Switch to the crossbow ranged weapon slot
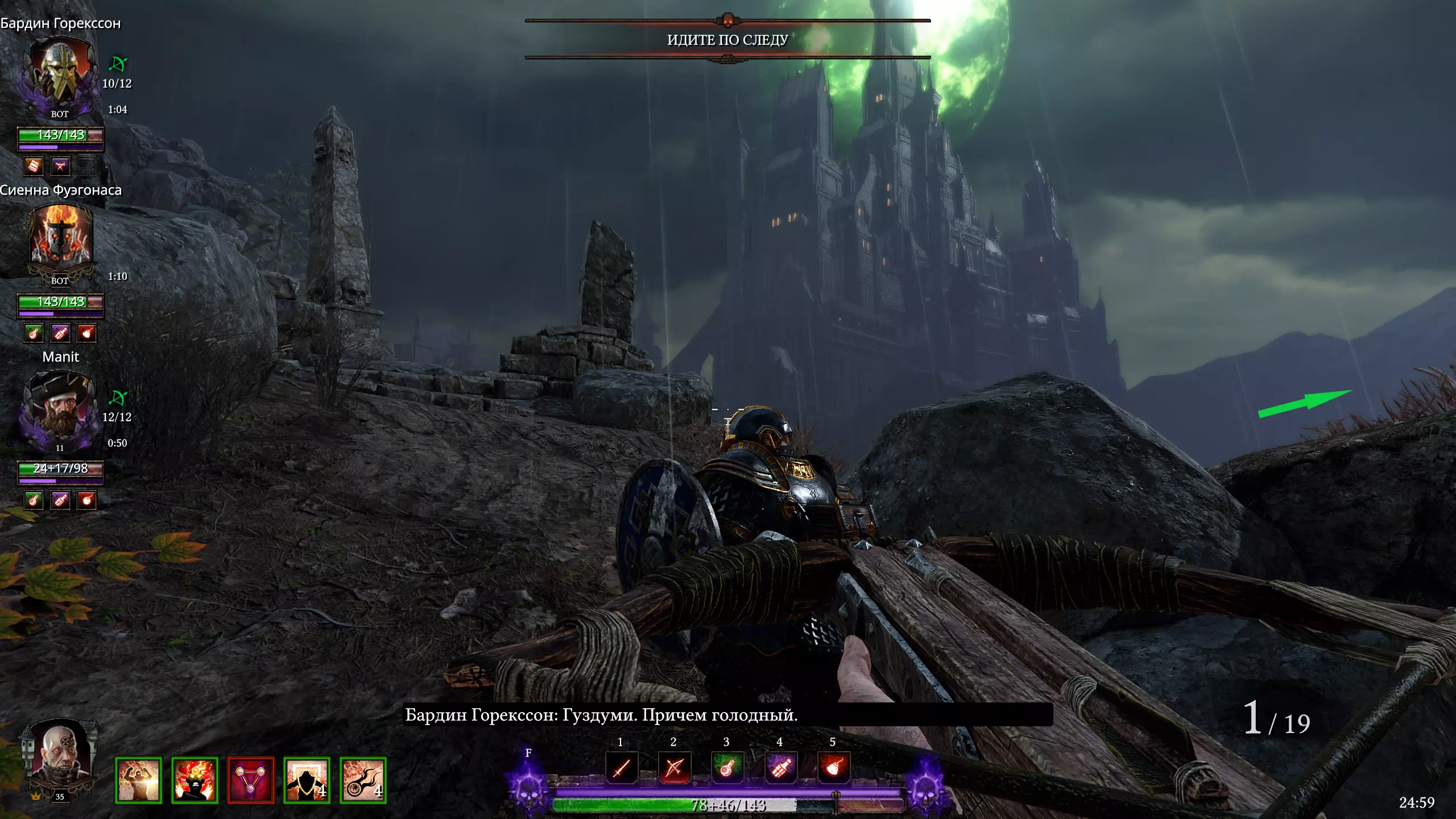The height and width of the screenshot is (819, 1456). pyautogui.click(x=674, y=768)
